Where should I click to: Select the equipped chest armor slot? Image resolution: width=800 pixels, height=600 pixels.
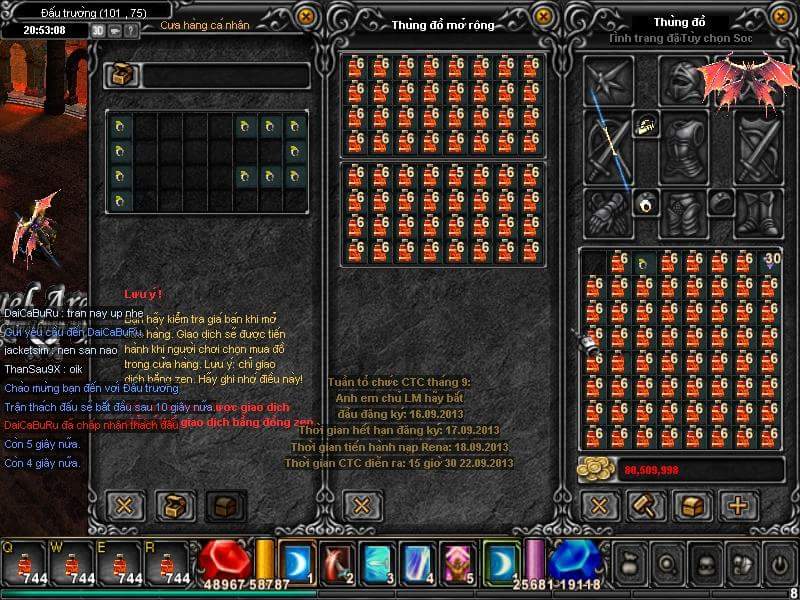[684, 145]
